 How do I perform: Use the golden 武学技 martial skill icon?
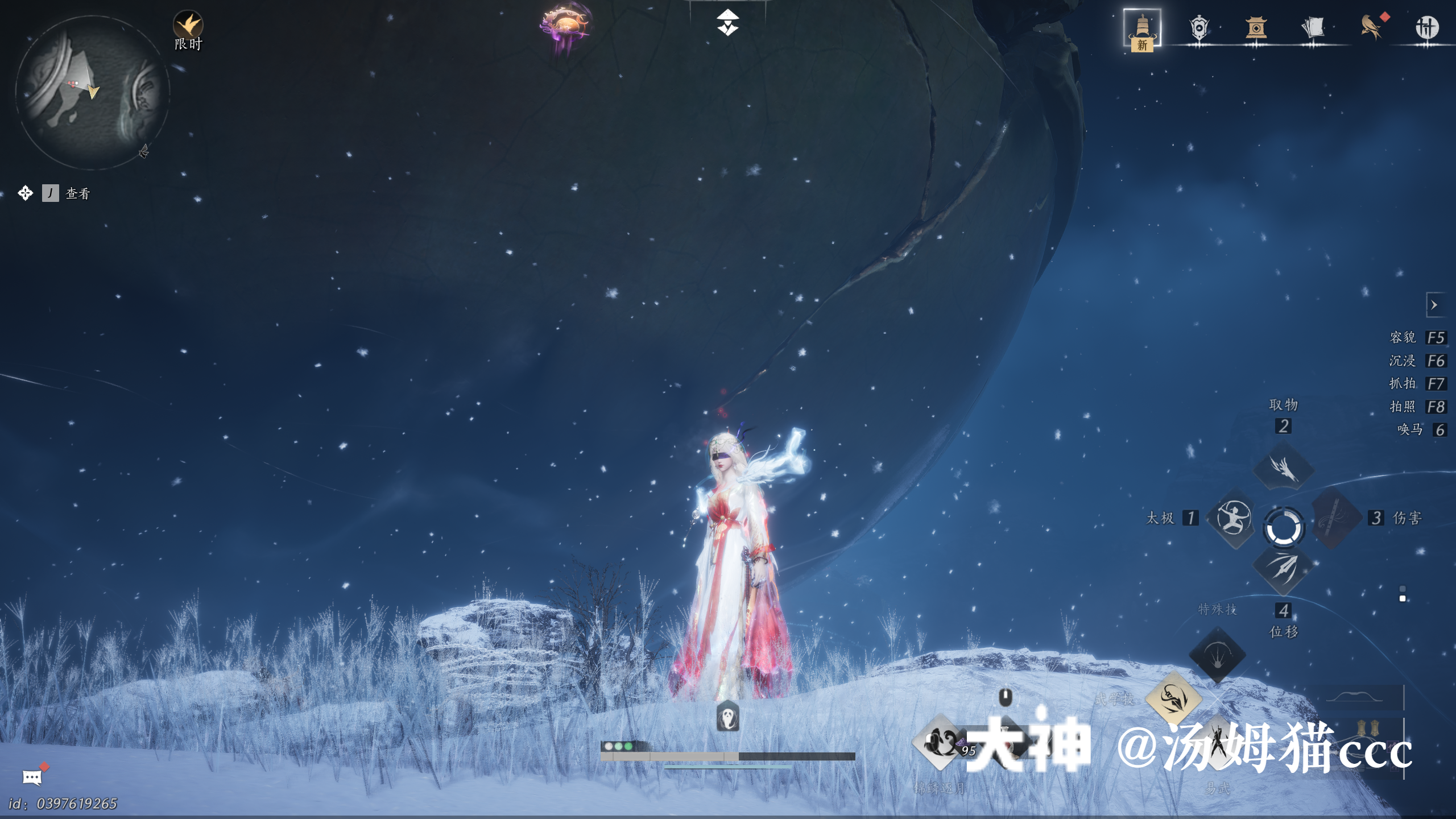point(1173,698)
